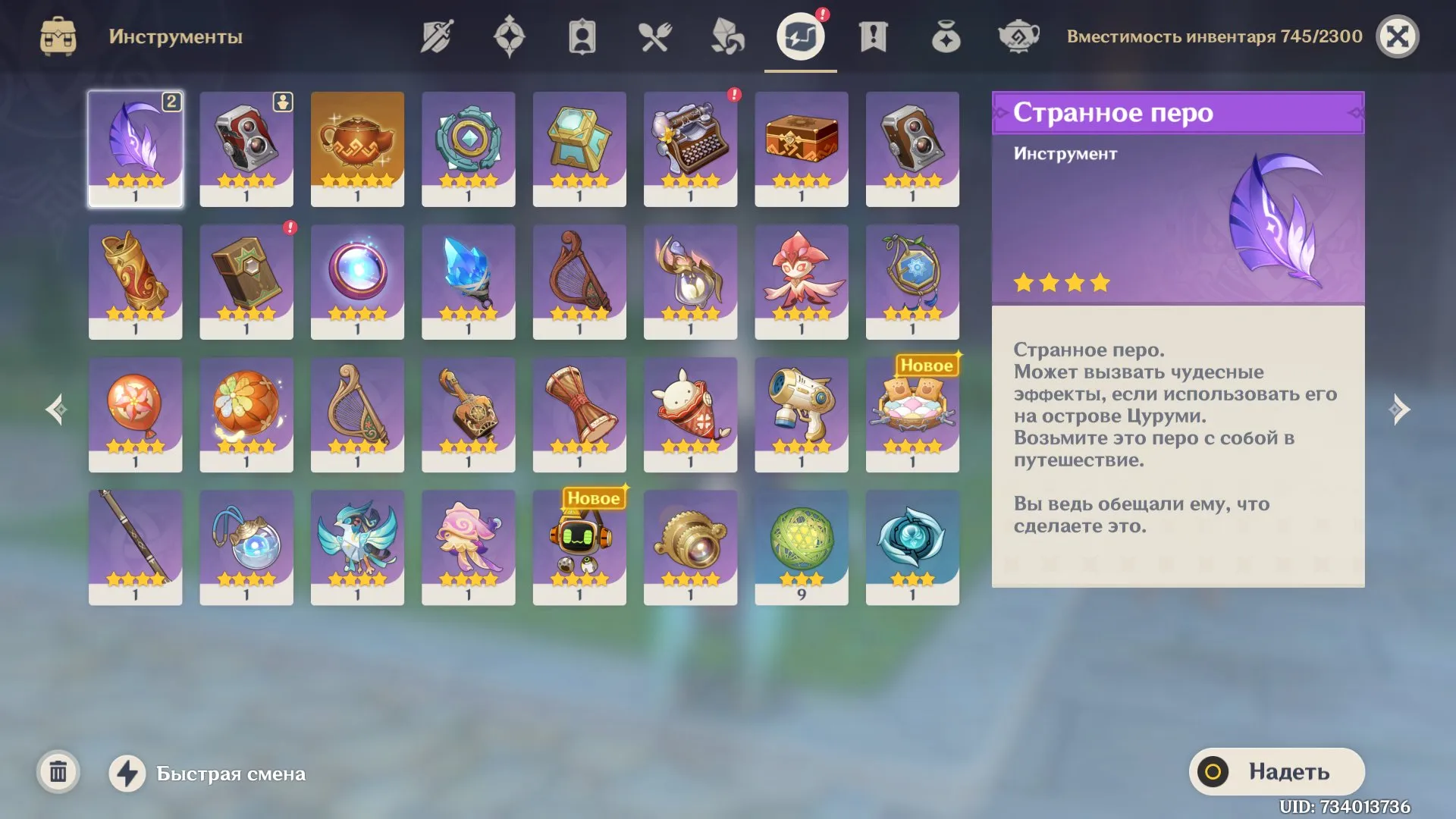The height and width of the screenshot is (819, 1456).
Task: Click the trash can destroy icon
Action: pyautogui.click(x=59, y=773)
